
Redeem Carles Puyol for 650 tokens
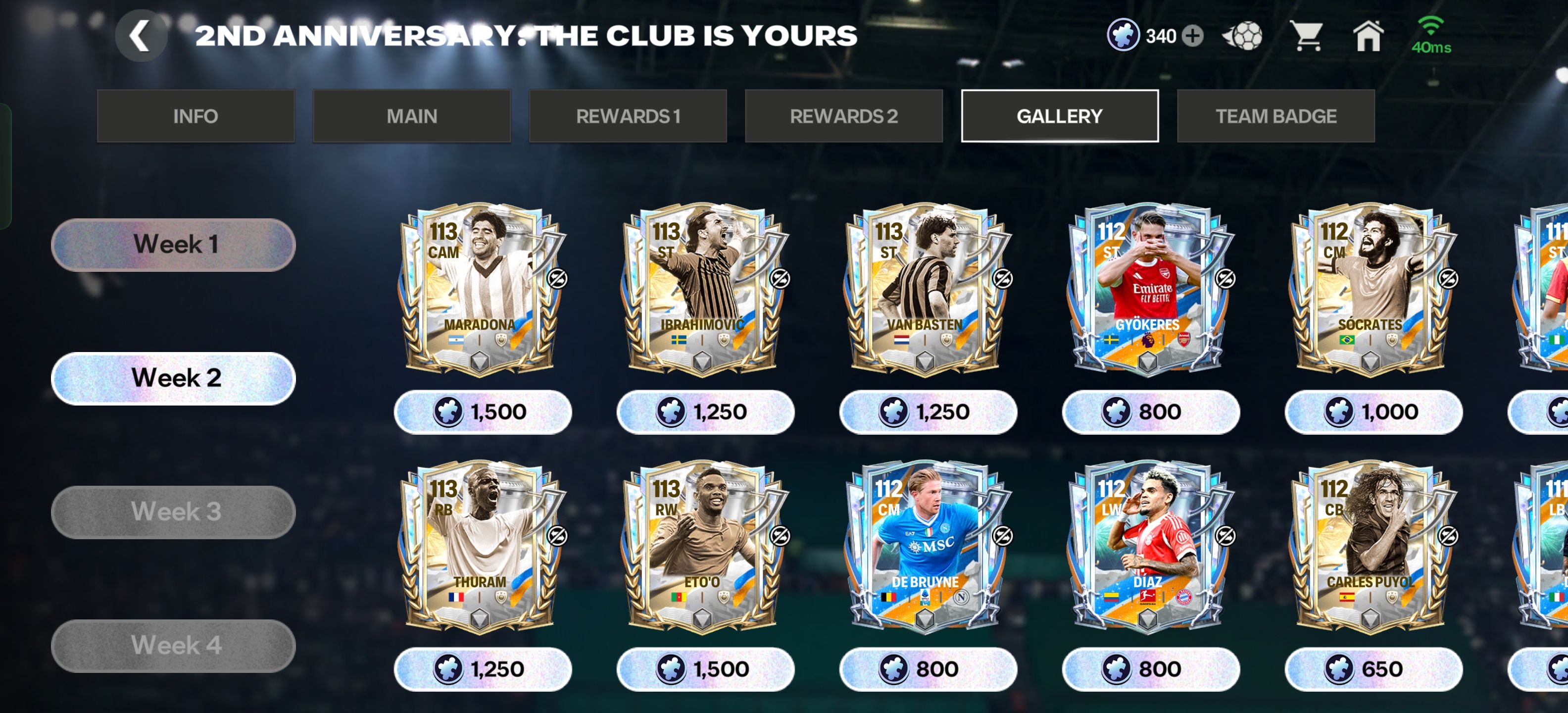pyautogui.click(x=1372, y=669)
